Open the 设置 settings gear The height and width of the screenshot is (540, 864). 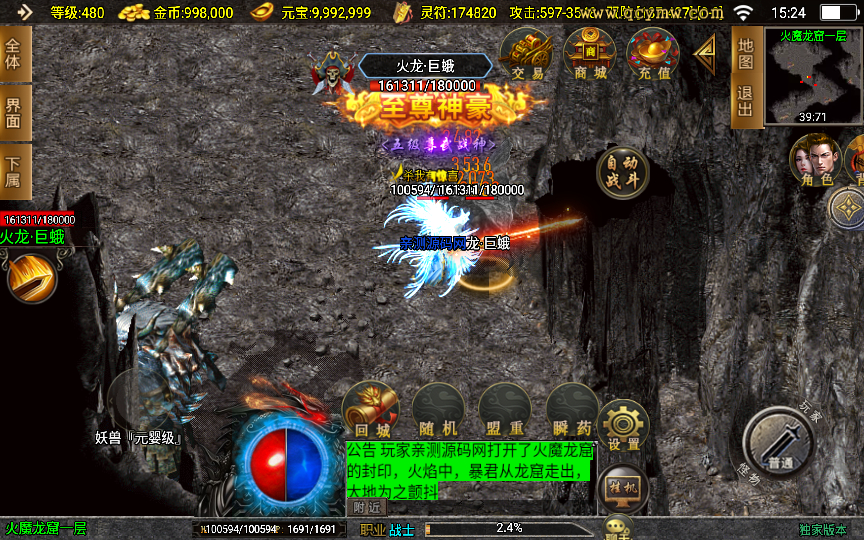pyautogui.click(x=624, y=424)
